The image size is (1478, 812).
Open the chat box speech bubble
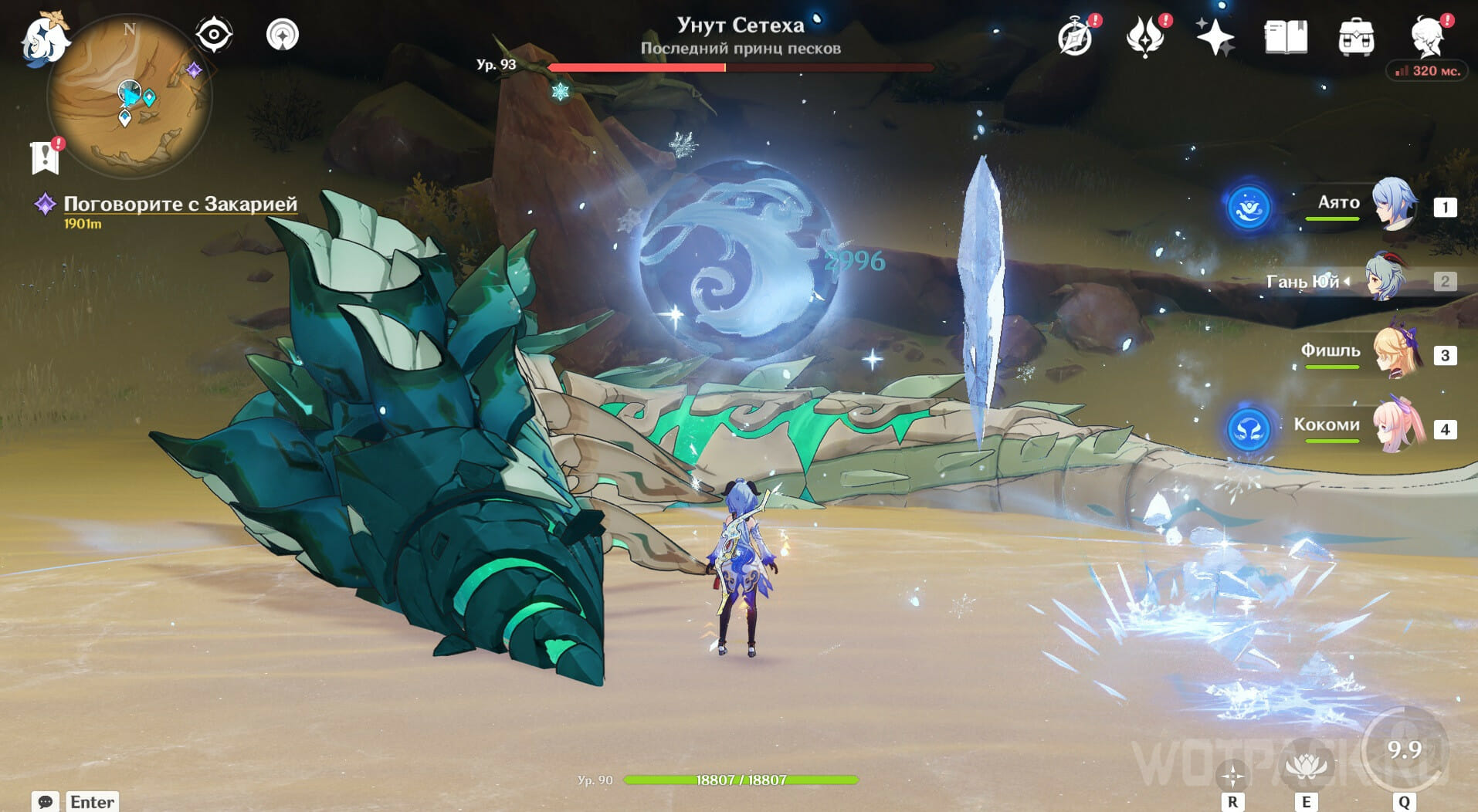45,801
